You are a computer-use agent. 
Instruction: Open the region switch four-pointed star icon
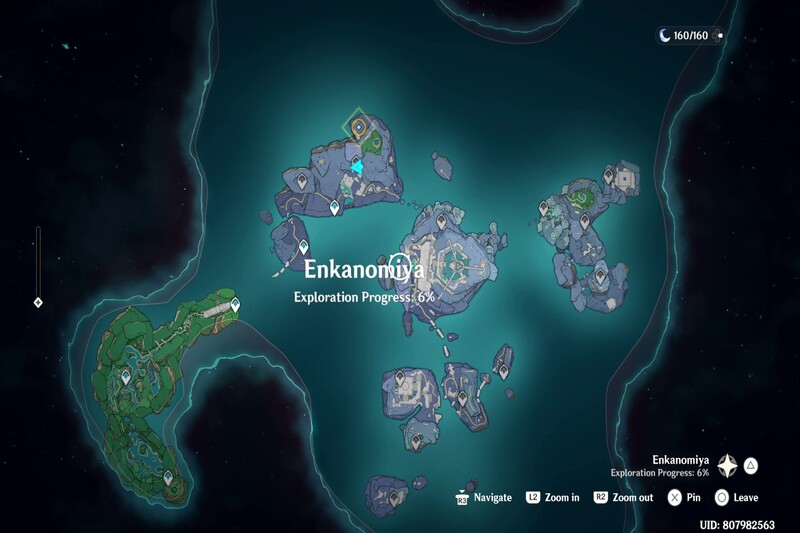pos(727,466)
